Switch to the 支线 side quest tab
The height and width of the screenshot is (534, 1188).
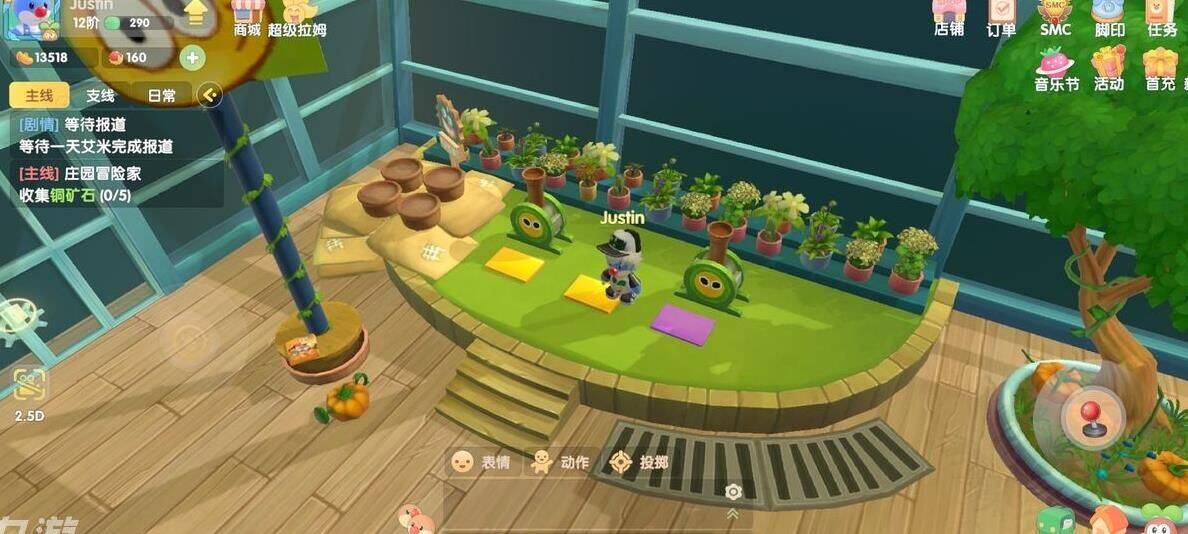pos(100,96)
